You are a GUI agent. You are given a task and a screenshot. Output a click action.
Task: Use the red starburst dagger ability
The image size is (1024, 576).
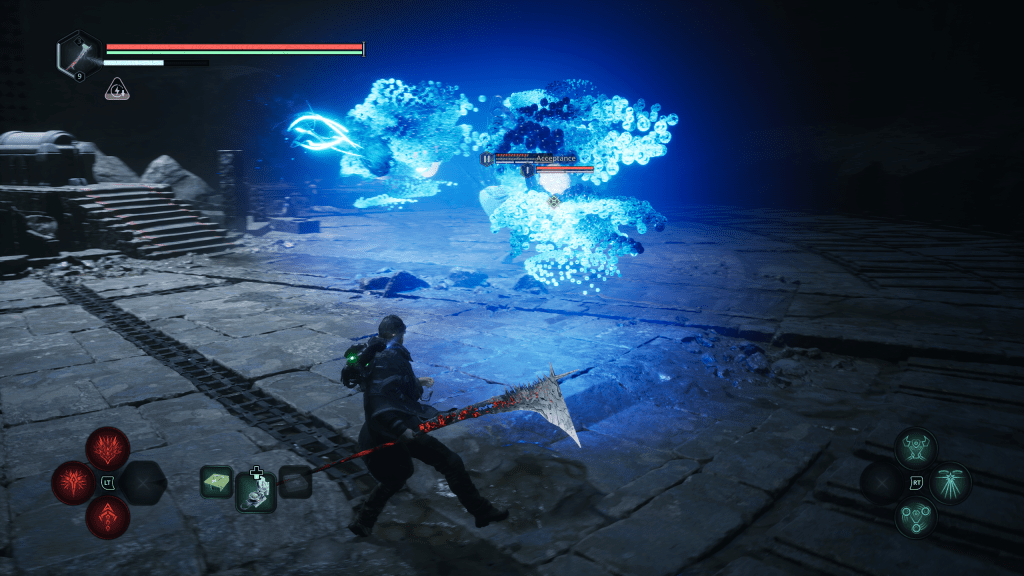pyautogui.click(x=73, y=482)
